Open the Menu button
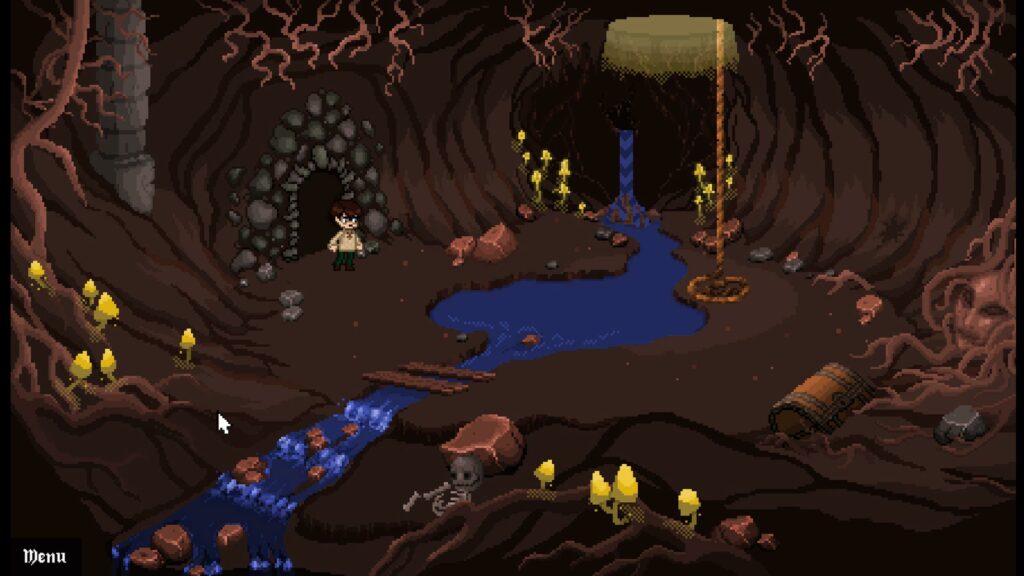1024x576 pixels. coord(44,556)
